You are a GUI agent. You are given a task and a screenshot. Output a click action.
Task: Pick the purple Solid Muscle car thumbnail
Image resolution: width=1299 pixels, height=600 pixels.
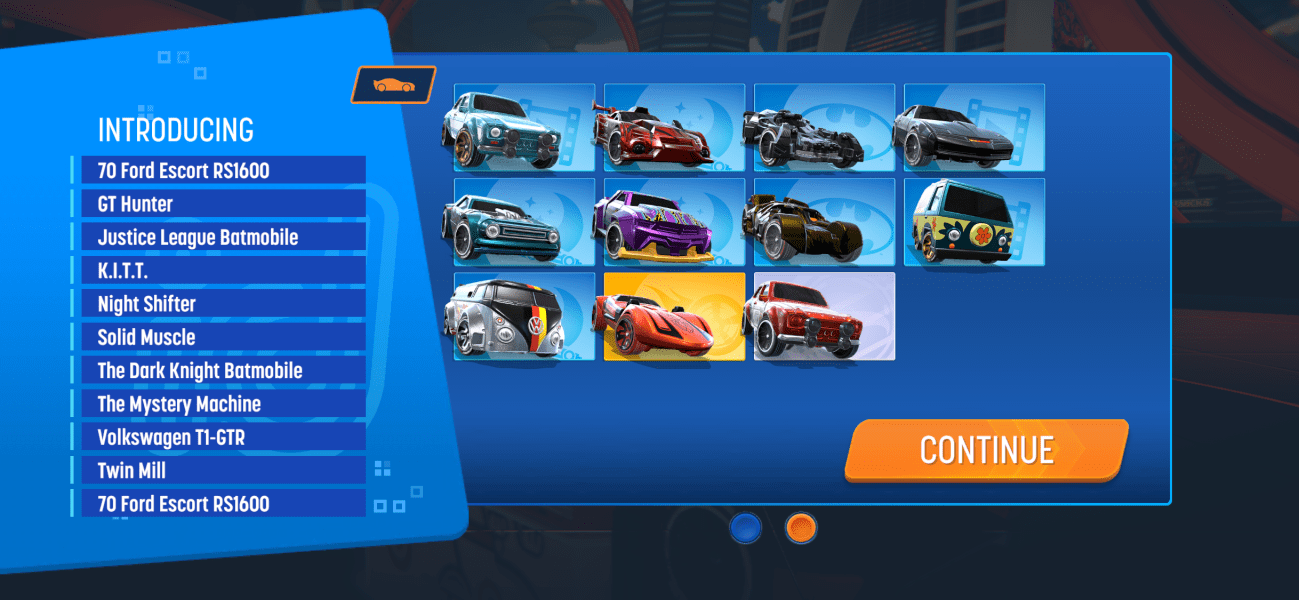[673, 222]
